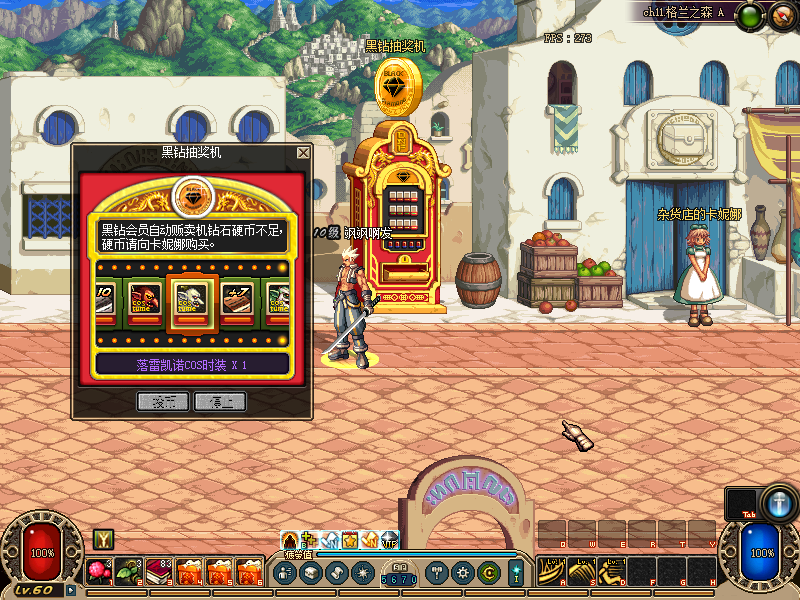800x600 pixels.
Task: Click the 停止 button in lottery window
Action: 219,402
